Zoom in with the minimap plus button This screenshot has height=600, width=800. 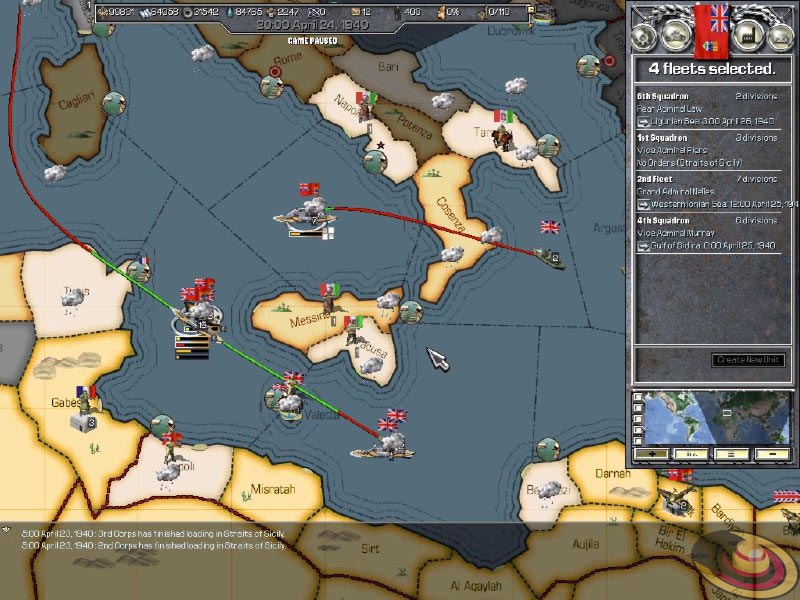[654, 453]
